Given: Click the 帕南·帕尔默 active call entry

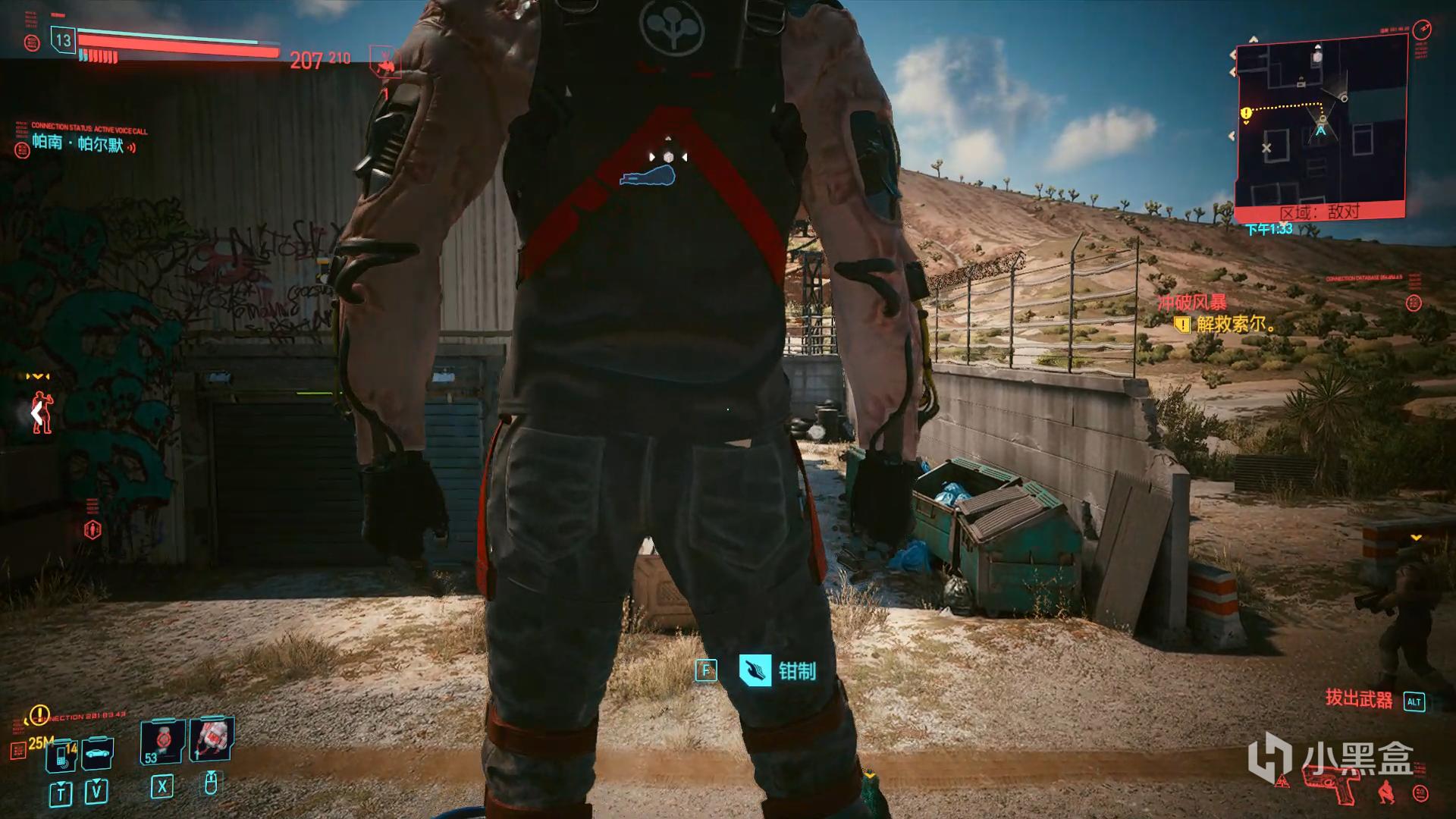Looking at the screenshot, I should (78, 143).
